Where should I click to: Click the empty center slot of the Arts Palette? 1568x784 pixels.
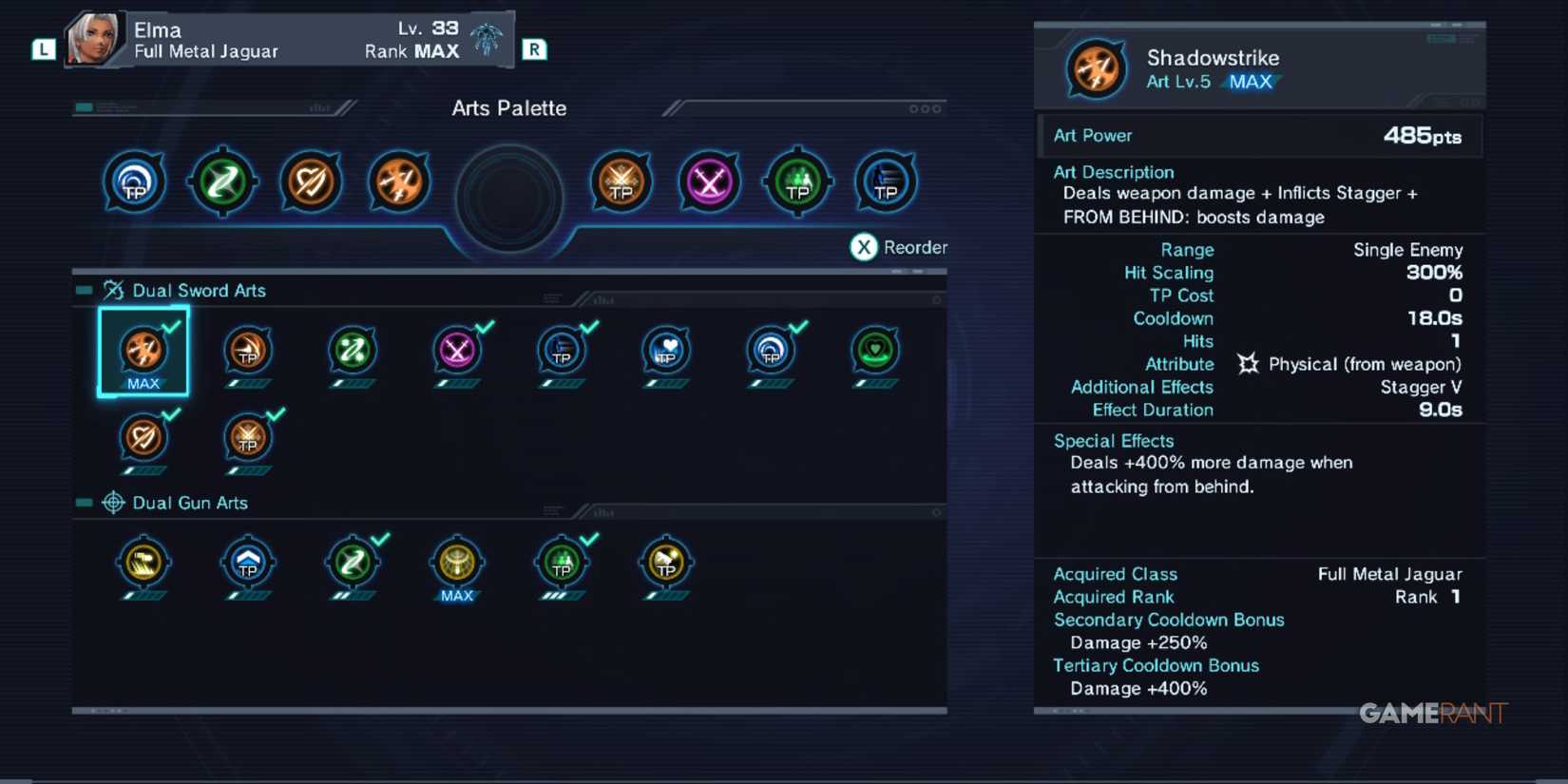(x=509, y=197)
